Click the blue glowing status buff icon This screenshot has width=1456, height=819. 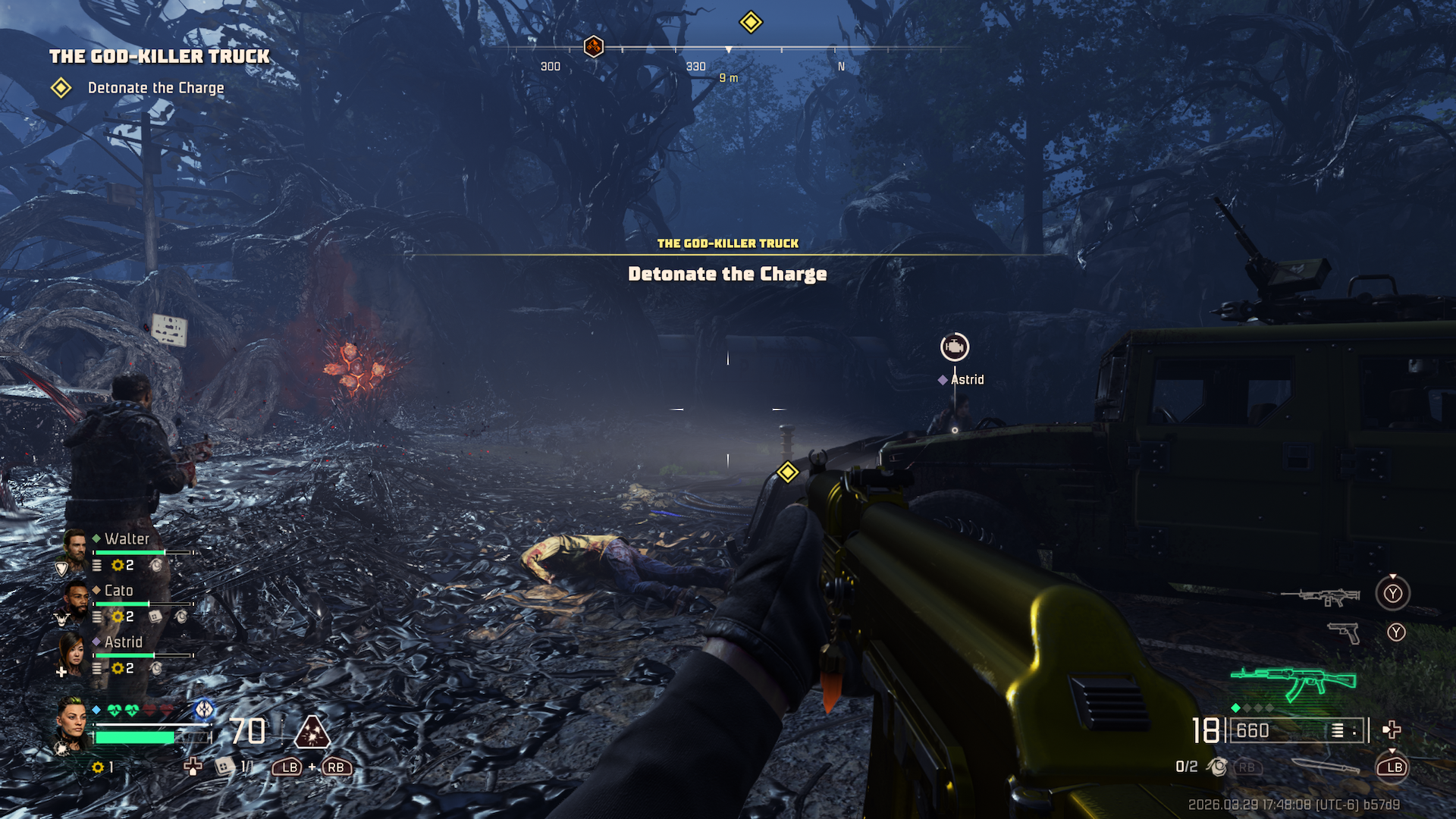pyautogui.click(x=204, y=709)
